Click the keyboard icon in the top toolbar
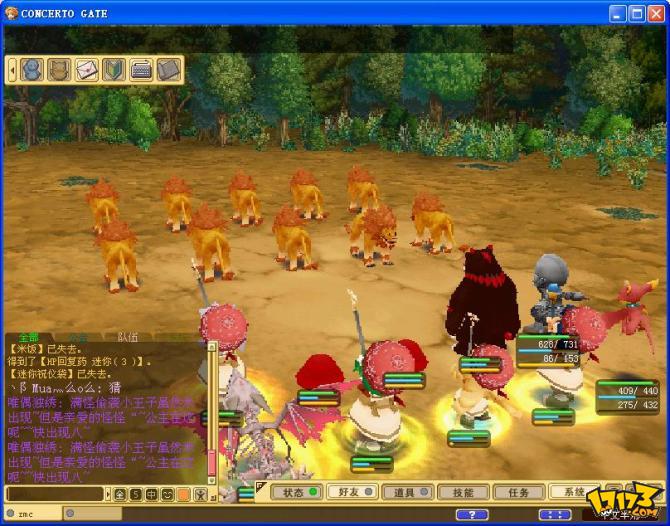 tap(141, 70)
